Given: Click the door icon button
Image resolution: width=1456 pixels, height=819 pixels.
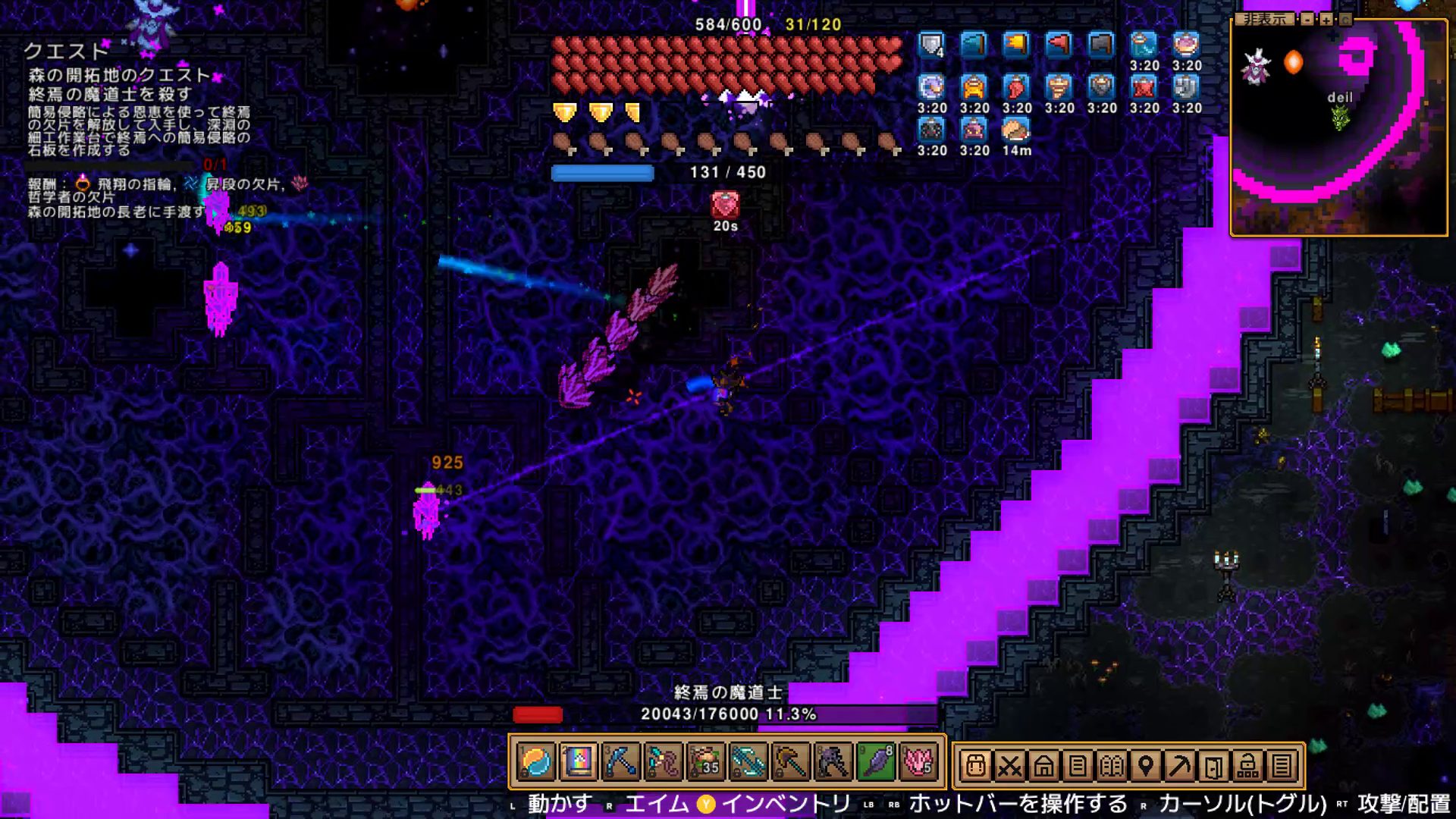Looking at the screenshot, I should coord(1213,767).
